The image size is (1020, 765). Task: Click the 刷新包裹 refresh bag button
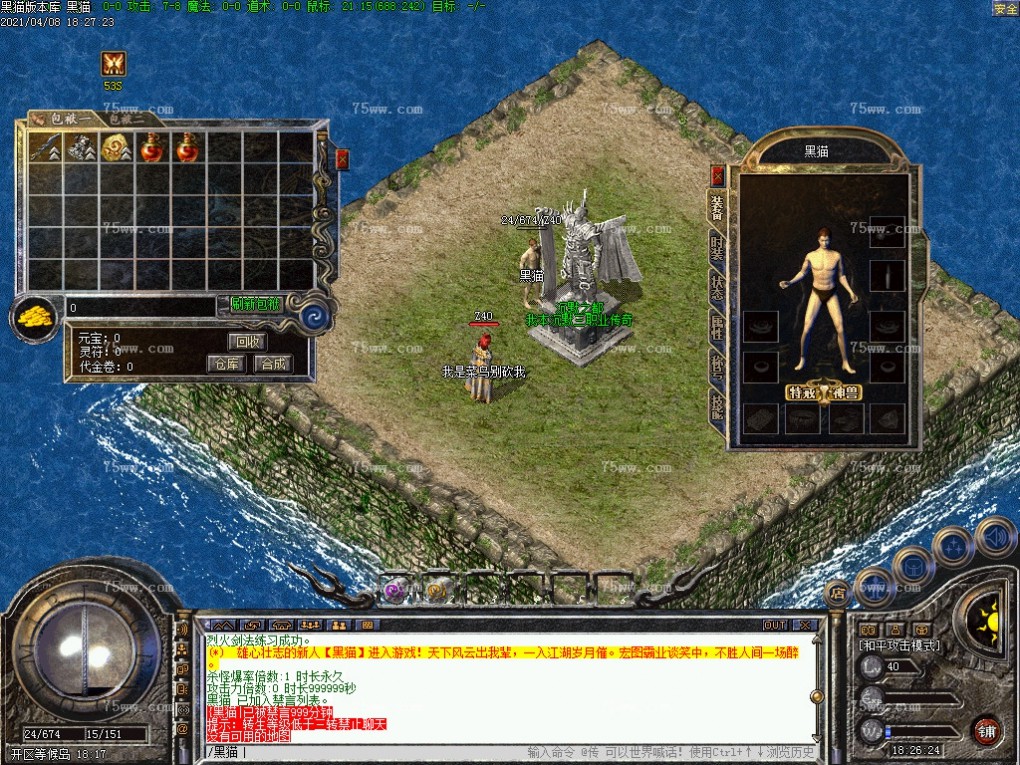[x=256, y=304]
